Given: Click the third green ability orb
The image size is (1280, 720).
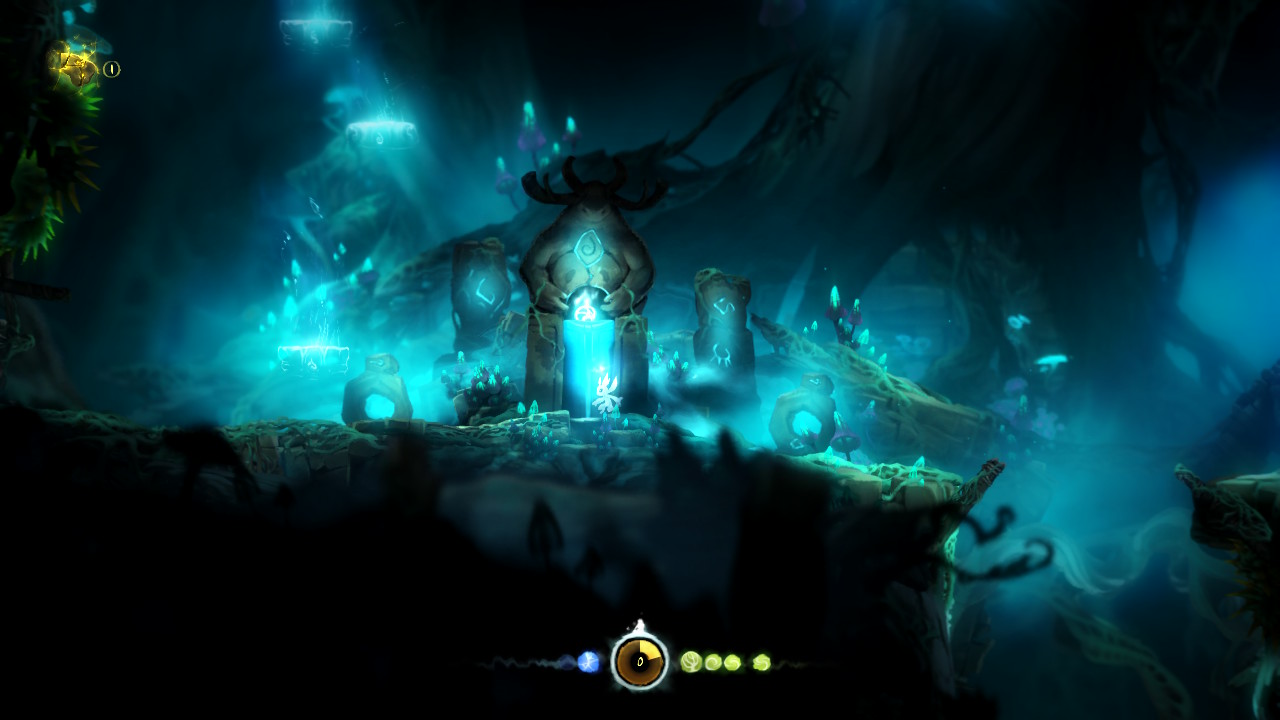Looking at the screenshot, I should tap(733, 661).
